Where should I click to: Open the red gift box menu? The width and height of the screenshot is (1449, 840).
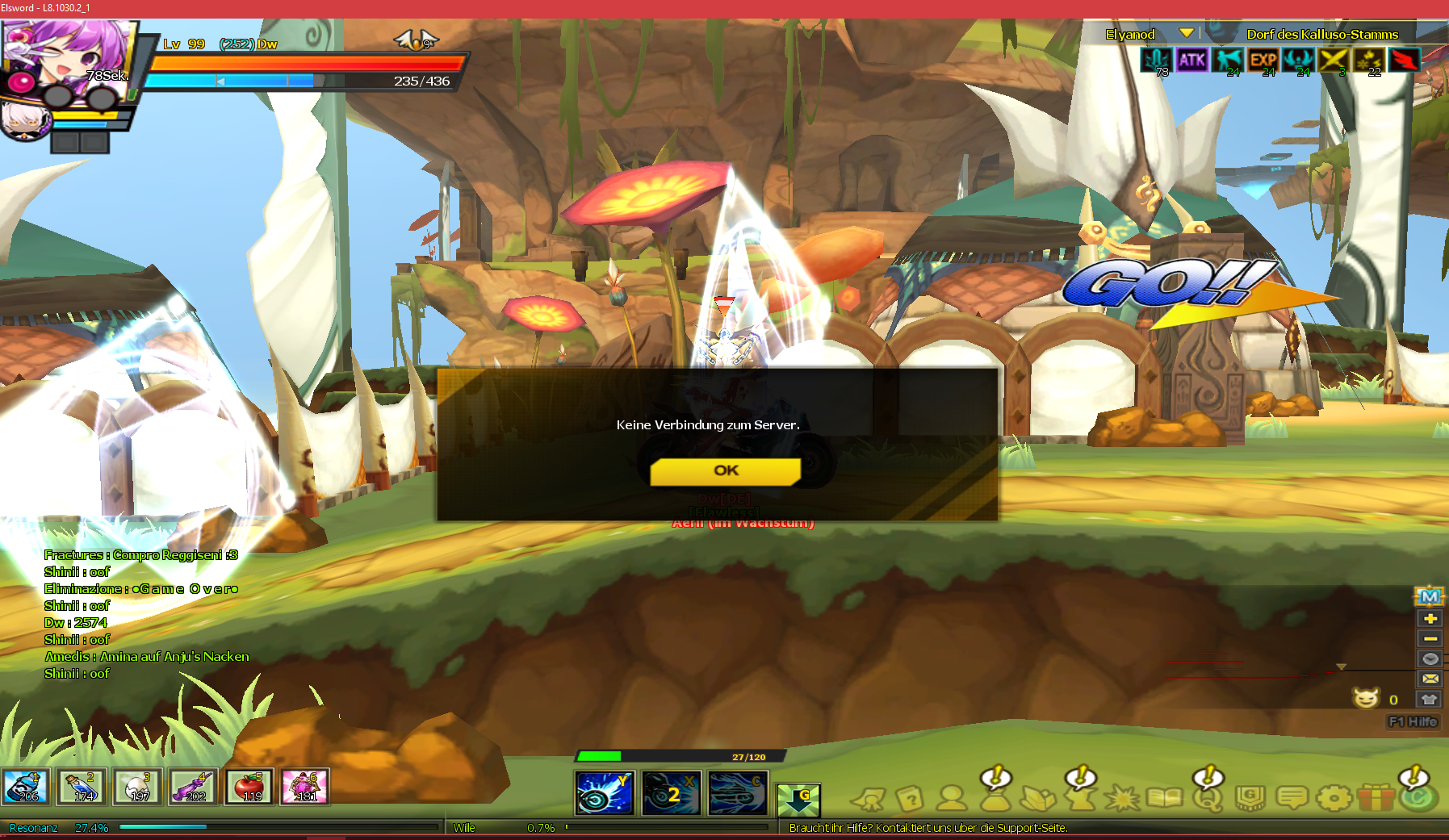coord(1376,799)
